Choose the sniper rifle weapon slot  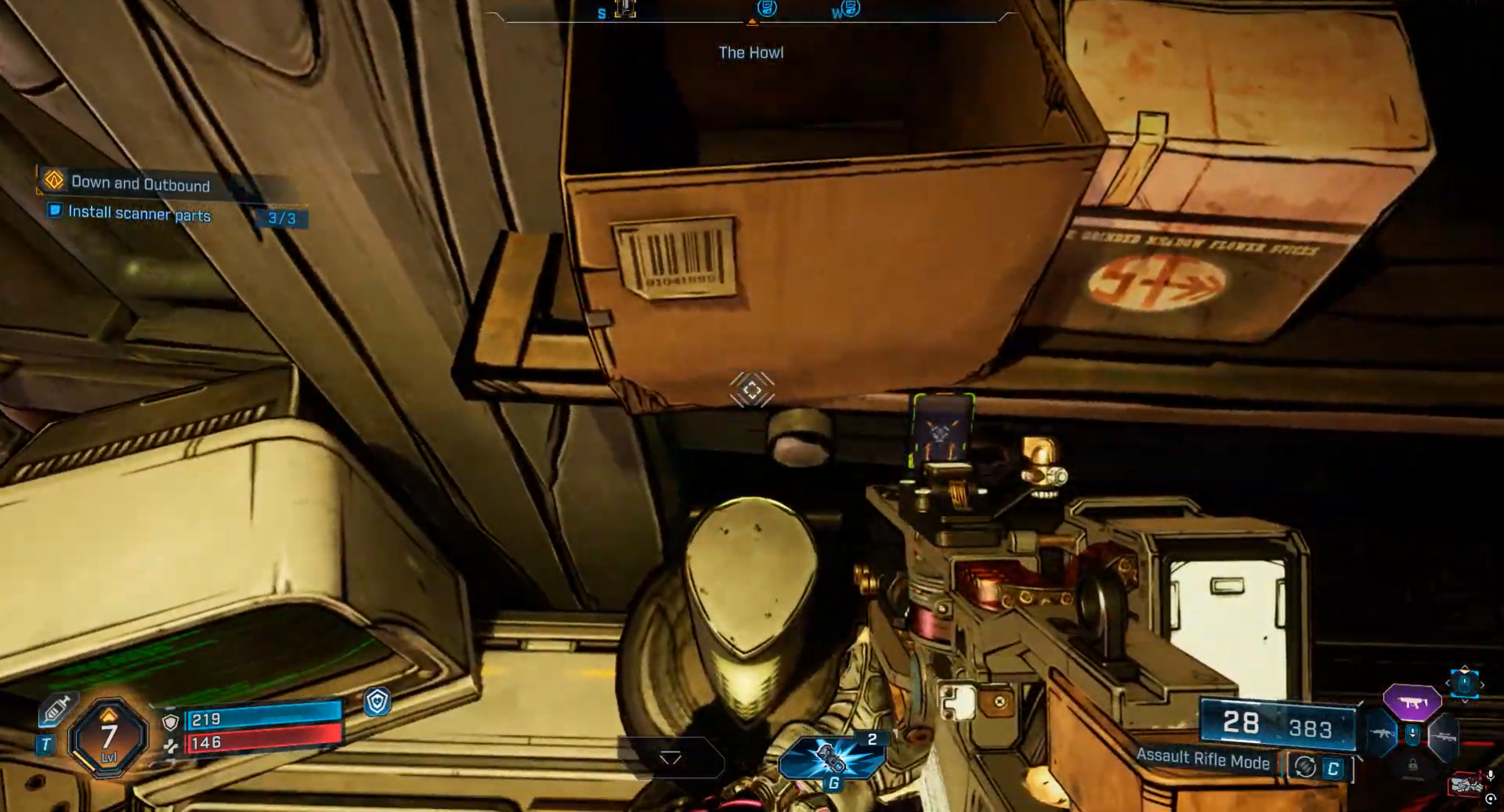(1444, 736)
